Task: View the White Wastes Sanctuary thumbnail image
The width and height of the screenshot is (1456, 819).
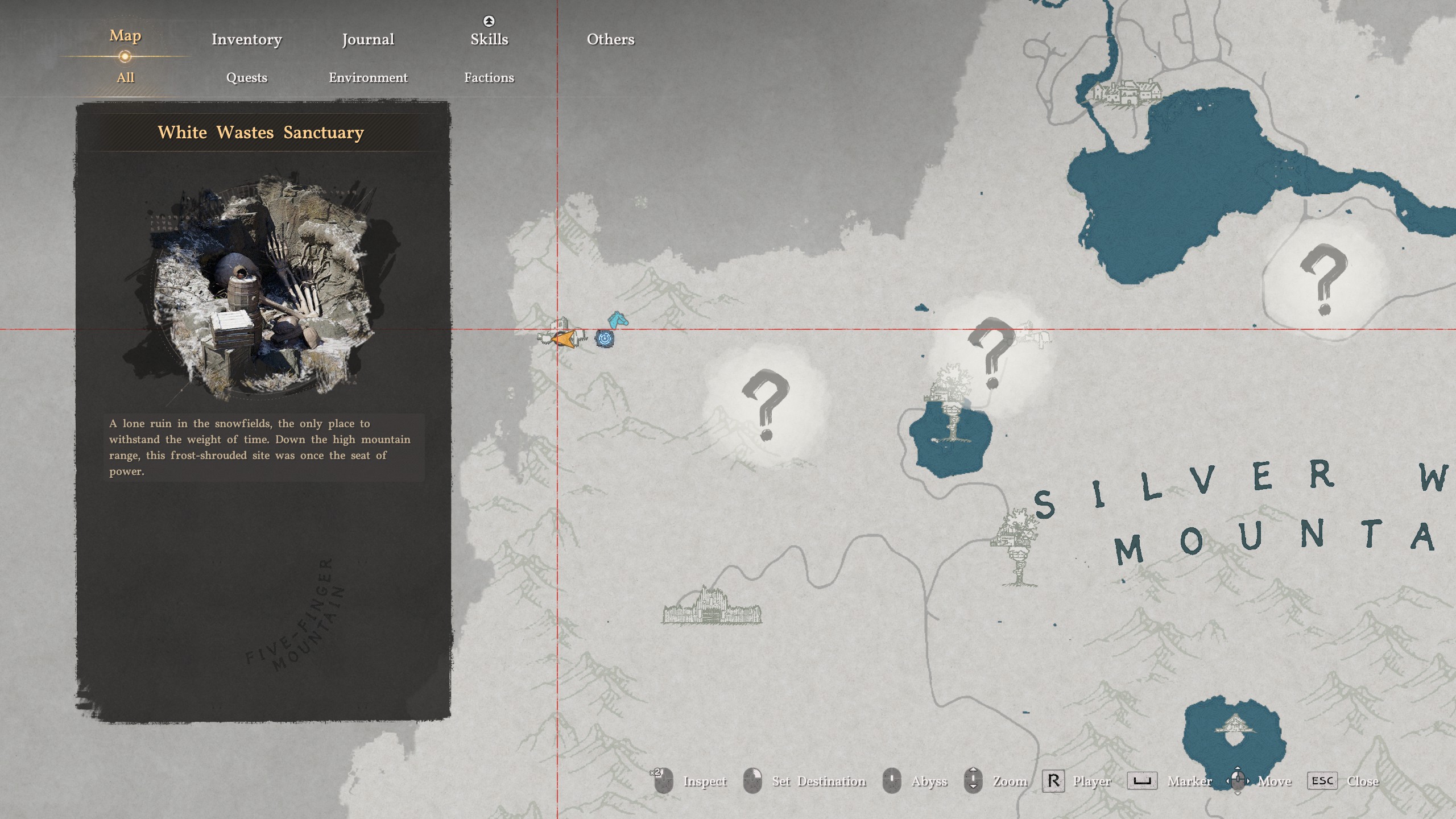Action: (x=262, y=284)
